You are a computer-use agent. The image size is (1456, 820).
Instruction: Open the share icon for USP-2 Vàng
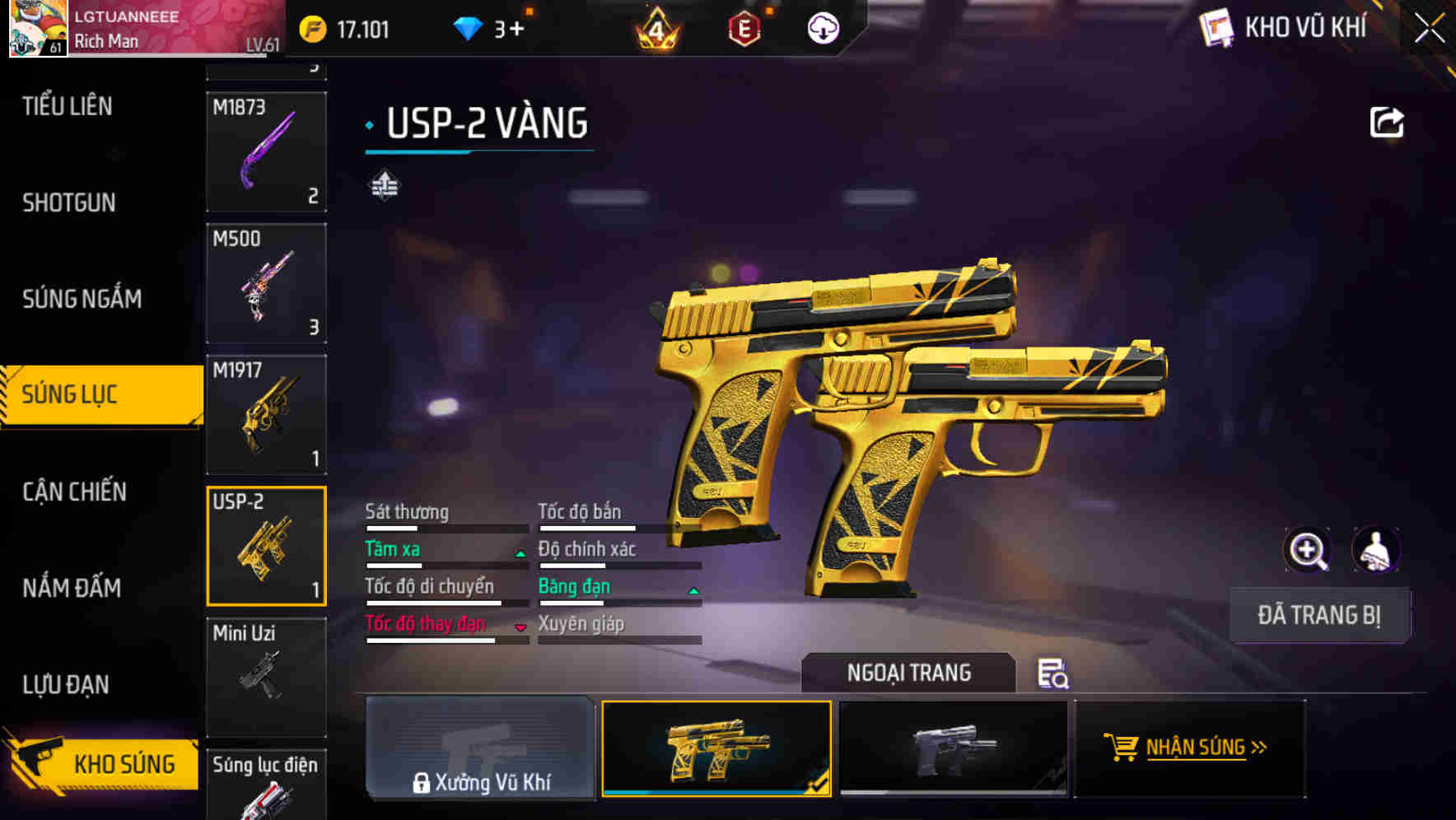click(x=1388, y=121)
